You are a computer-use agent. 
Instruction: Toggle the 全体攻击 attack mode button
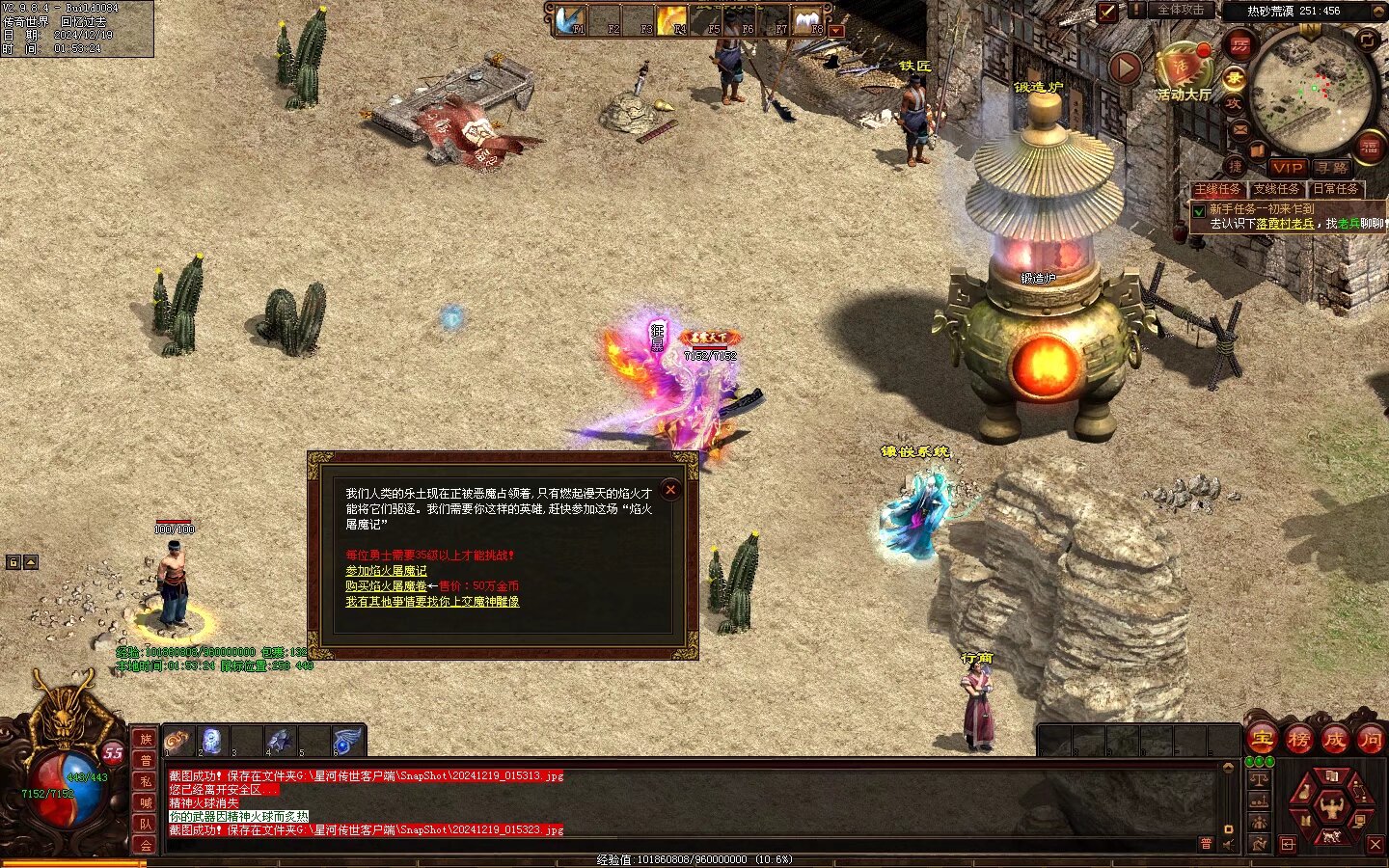pos(1181,11)
